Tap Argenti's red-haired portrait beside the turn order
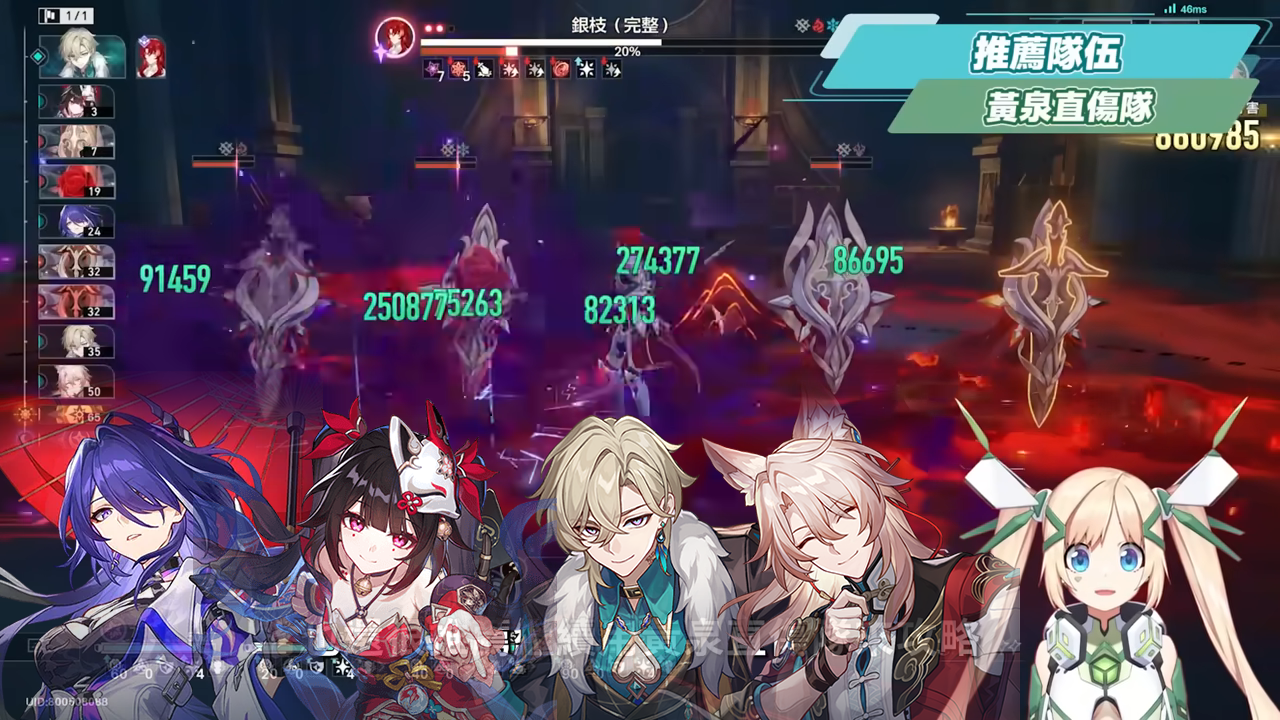This screenshot has width=1280, height=720. pyautogui.click(x=151, y=57)
